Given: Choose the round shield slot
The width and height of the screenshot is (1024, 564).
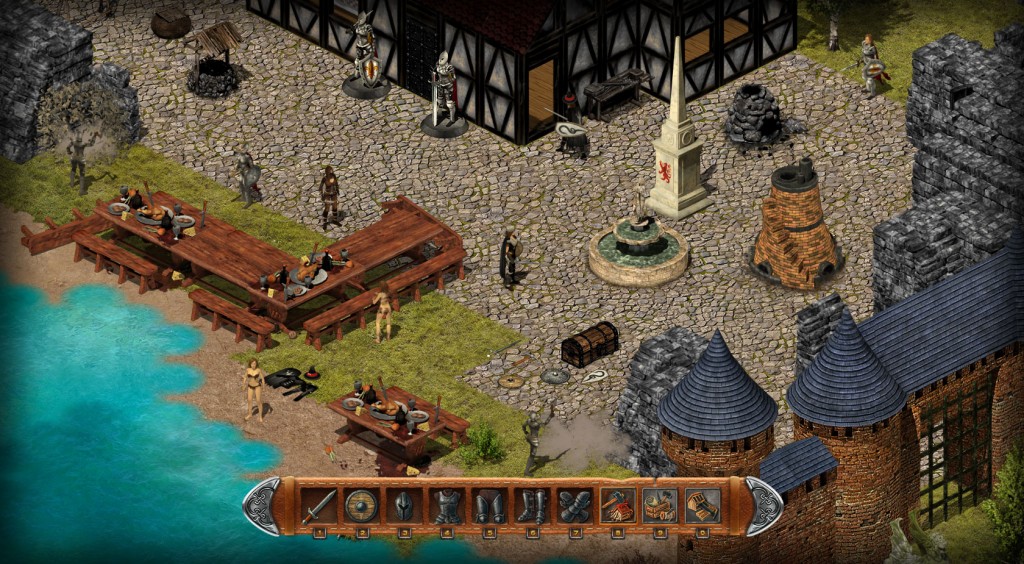Looking at the screenshot, I should point(361,506).
